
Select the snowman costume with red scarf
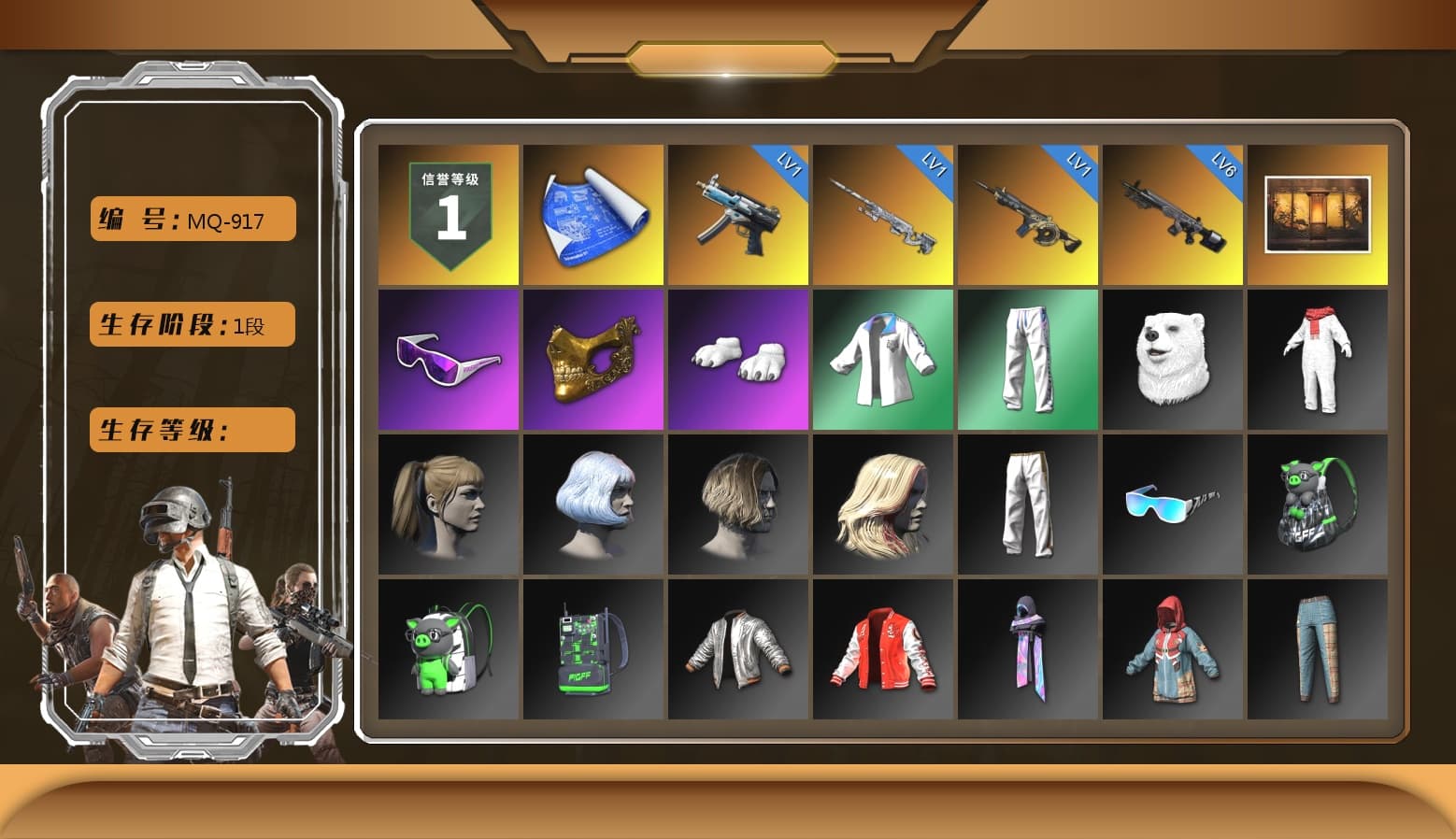tap(1318, 360)
